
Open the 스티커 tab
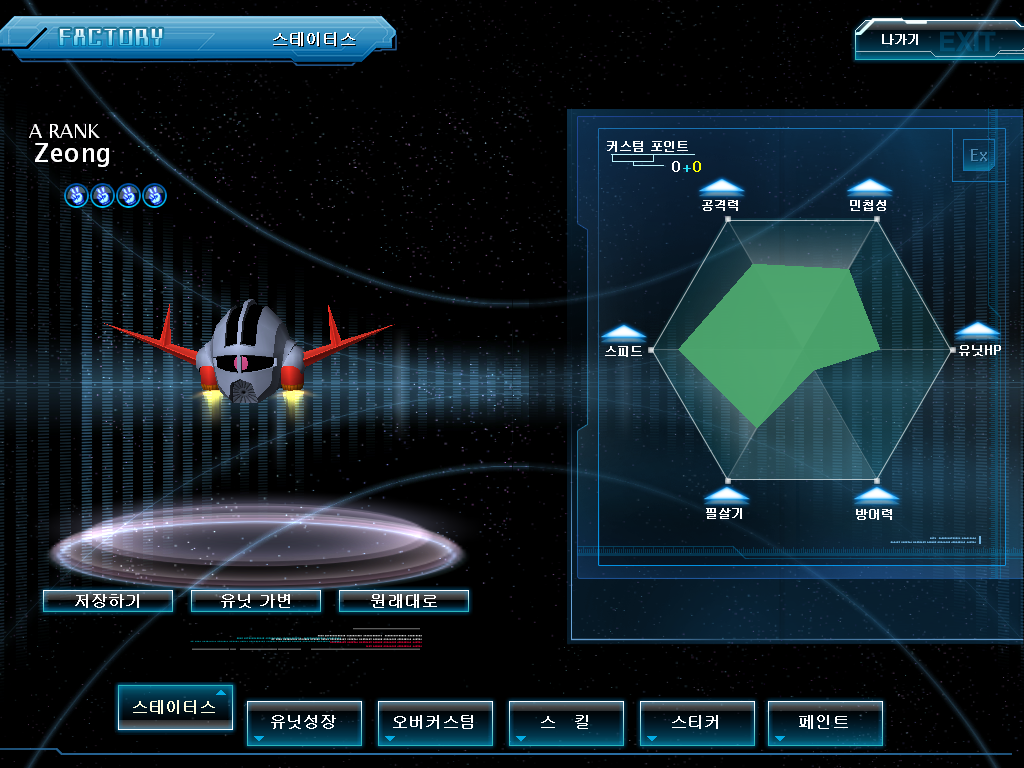697,722
